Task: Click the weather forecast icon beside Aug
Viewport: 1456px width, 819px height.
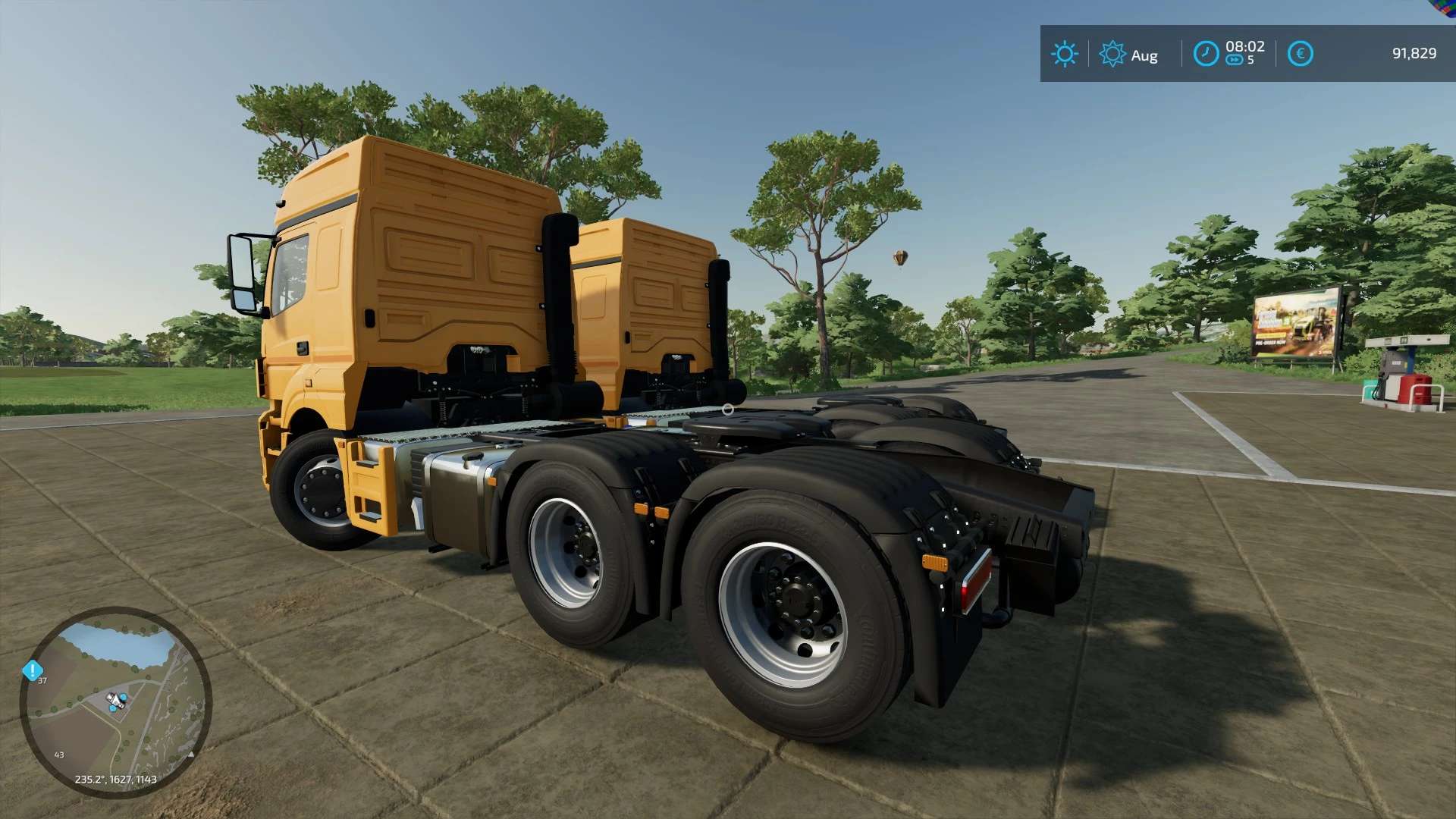Action: coord(1112,53)
